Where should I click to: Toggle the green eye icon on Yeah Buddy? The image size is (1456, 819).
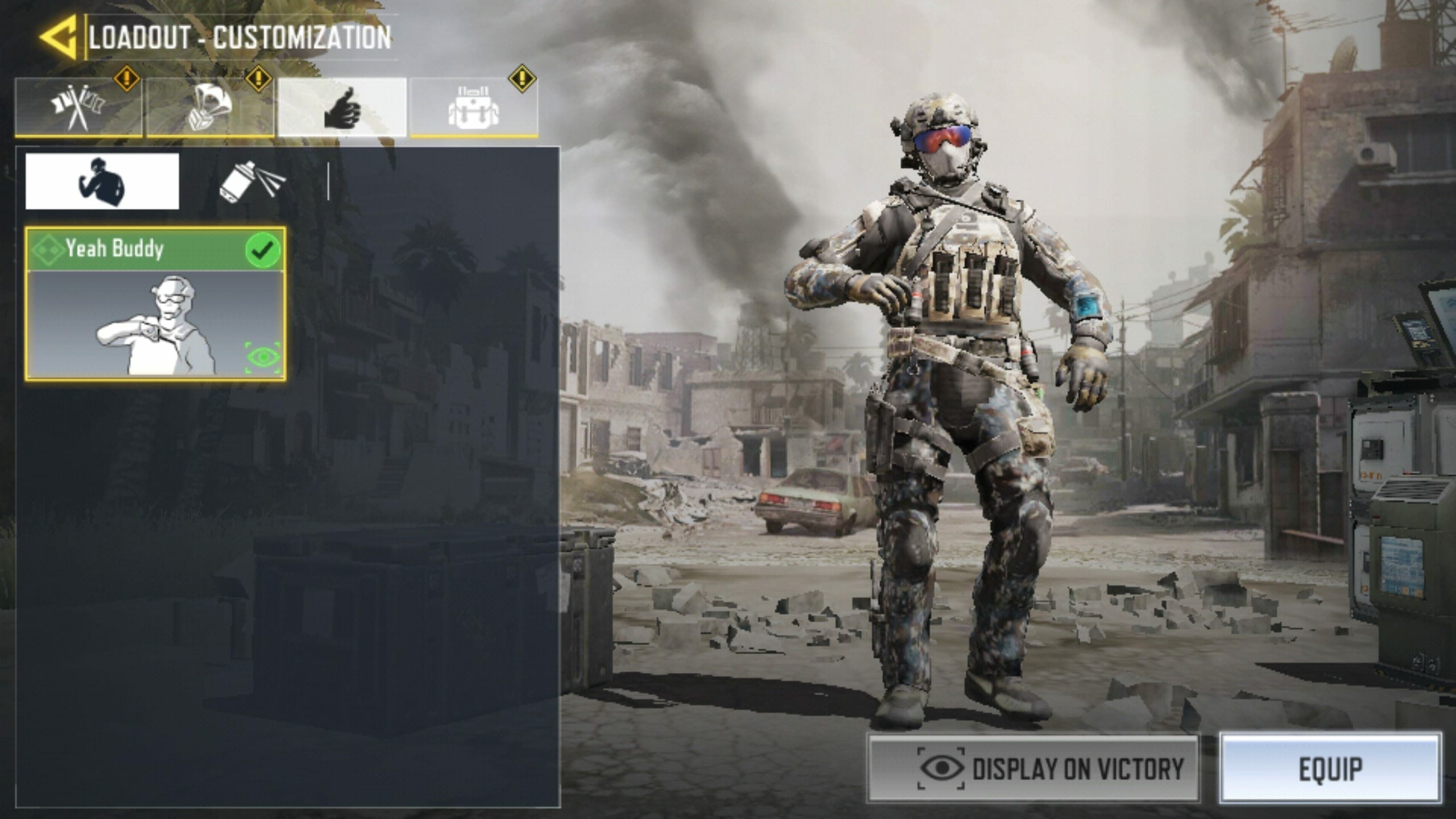point(263,358)
